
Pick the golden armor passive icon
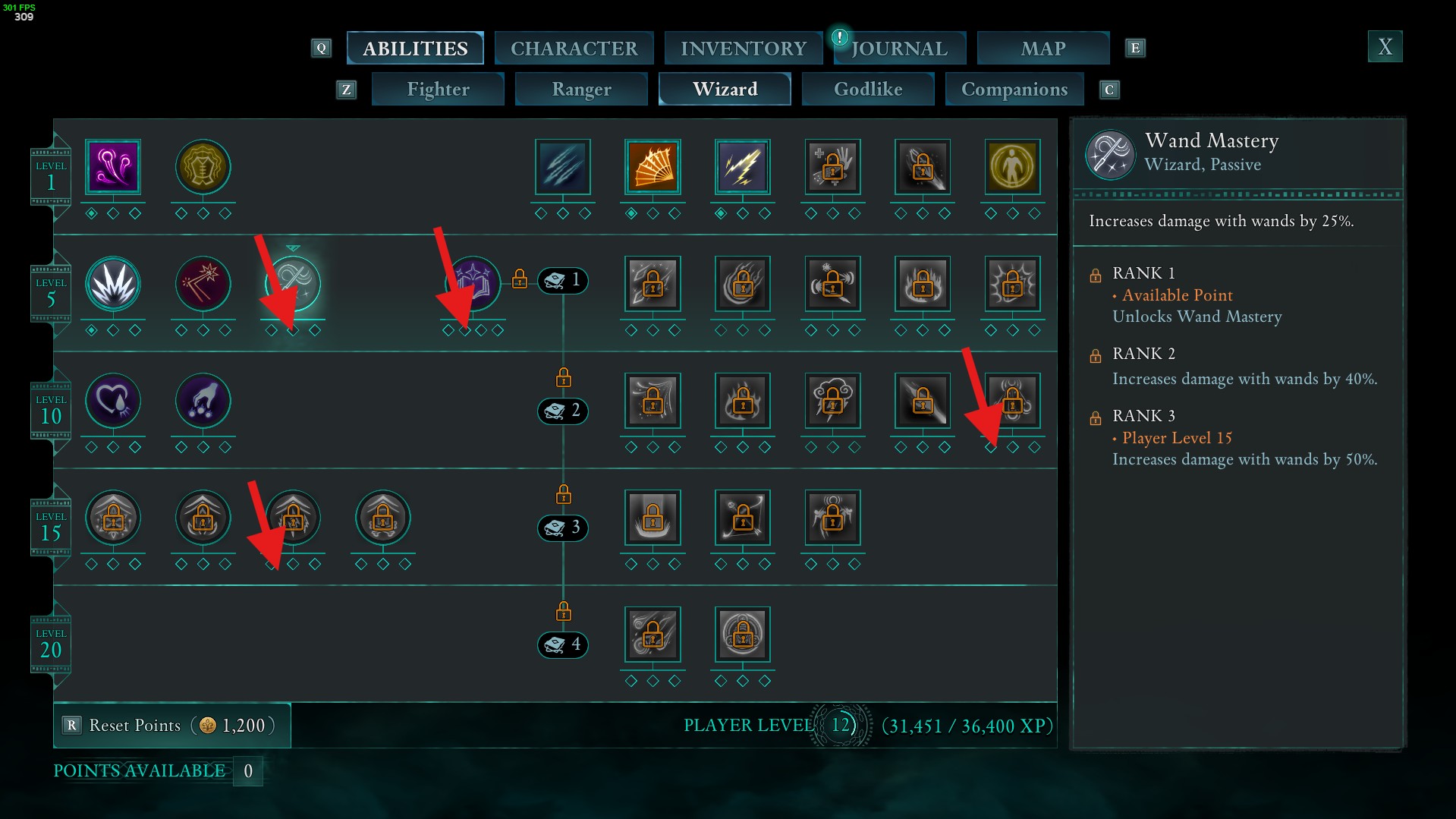point(203,167)
